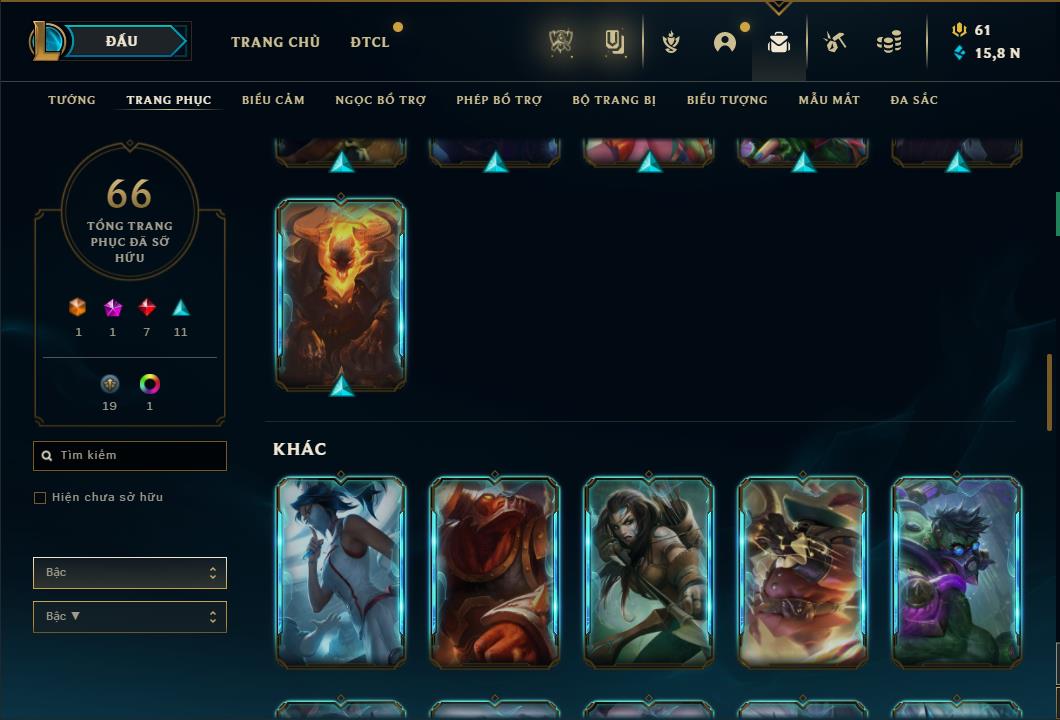1060x720 pixels.
Task: Open the profile icon in top bar
Action: (x=725, y=42)
